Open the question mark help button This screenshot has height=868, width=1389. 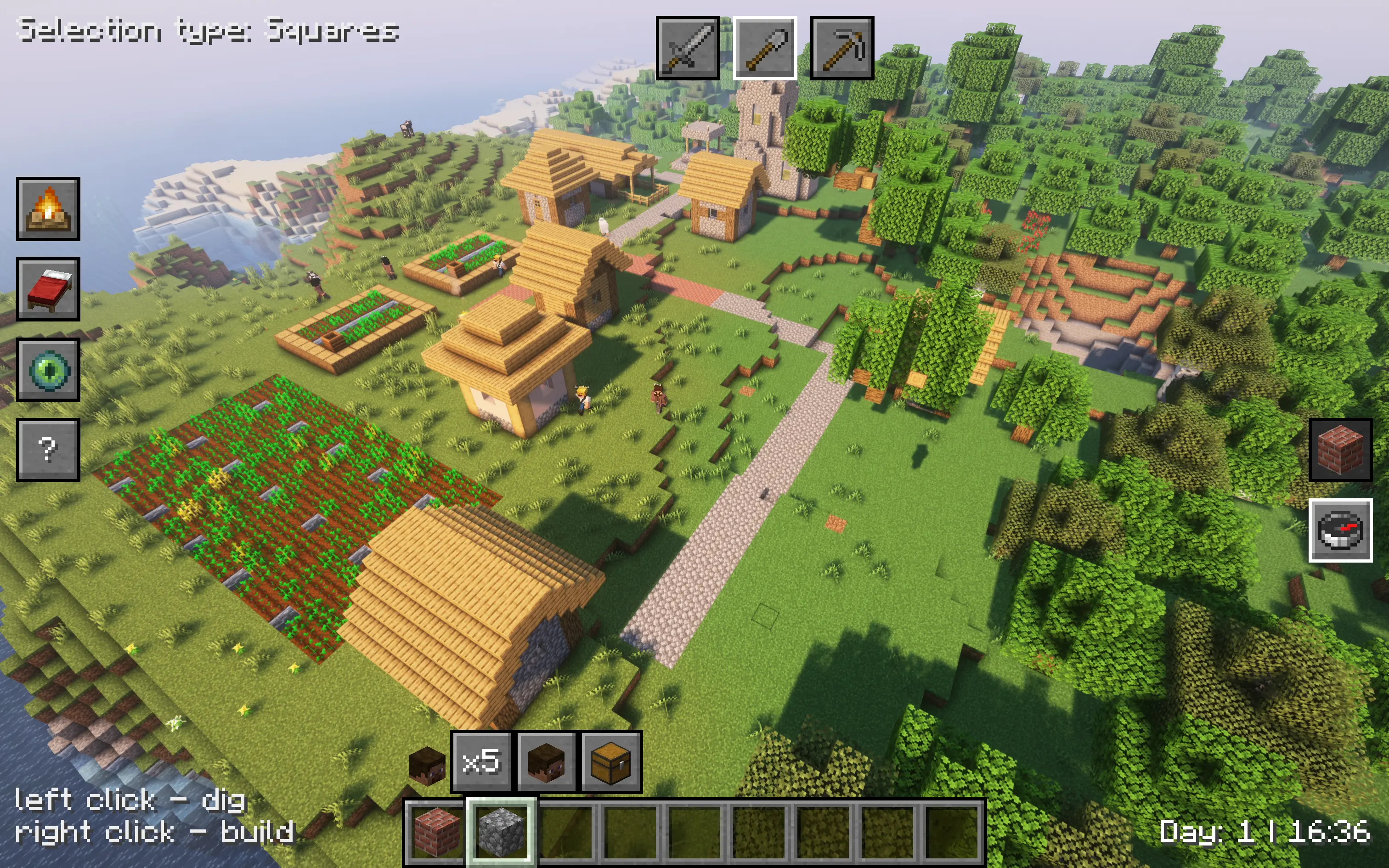coord(48,450)
